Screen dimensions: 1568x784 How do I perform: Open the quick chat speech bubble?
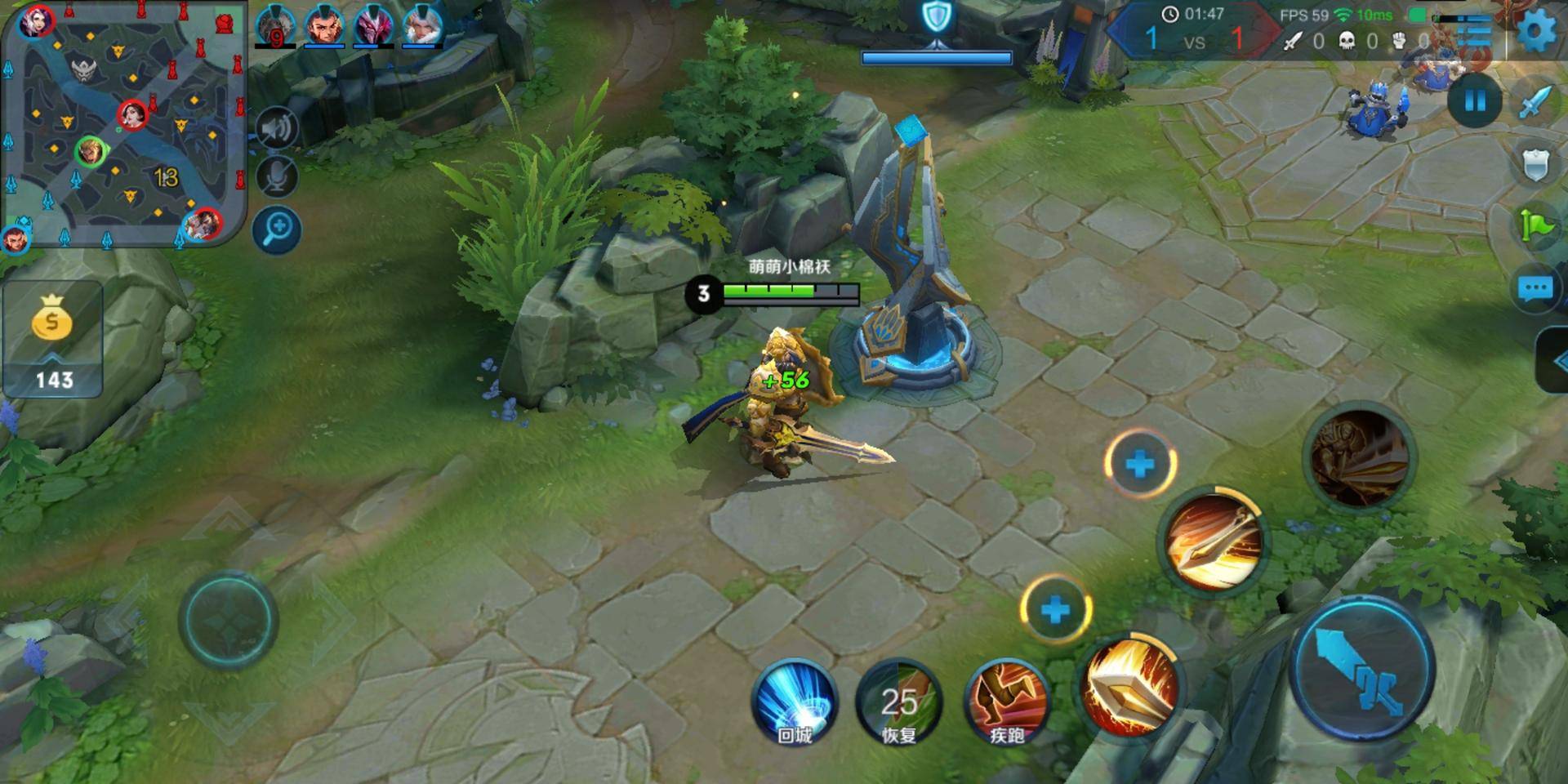pos(1535,287)
